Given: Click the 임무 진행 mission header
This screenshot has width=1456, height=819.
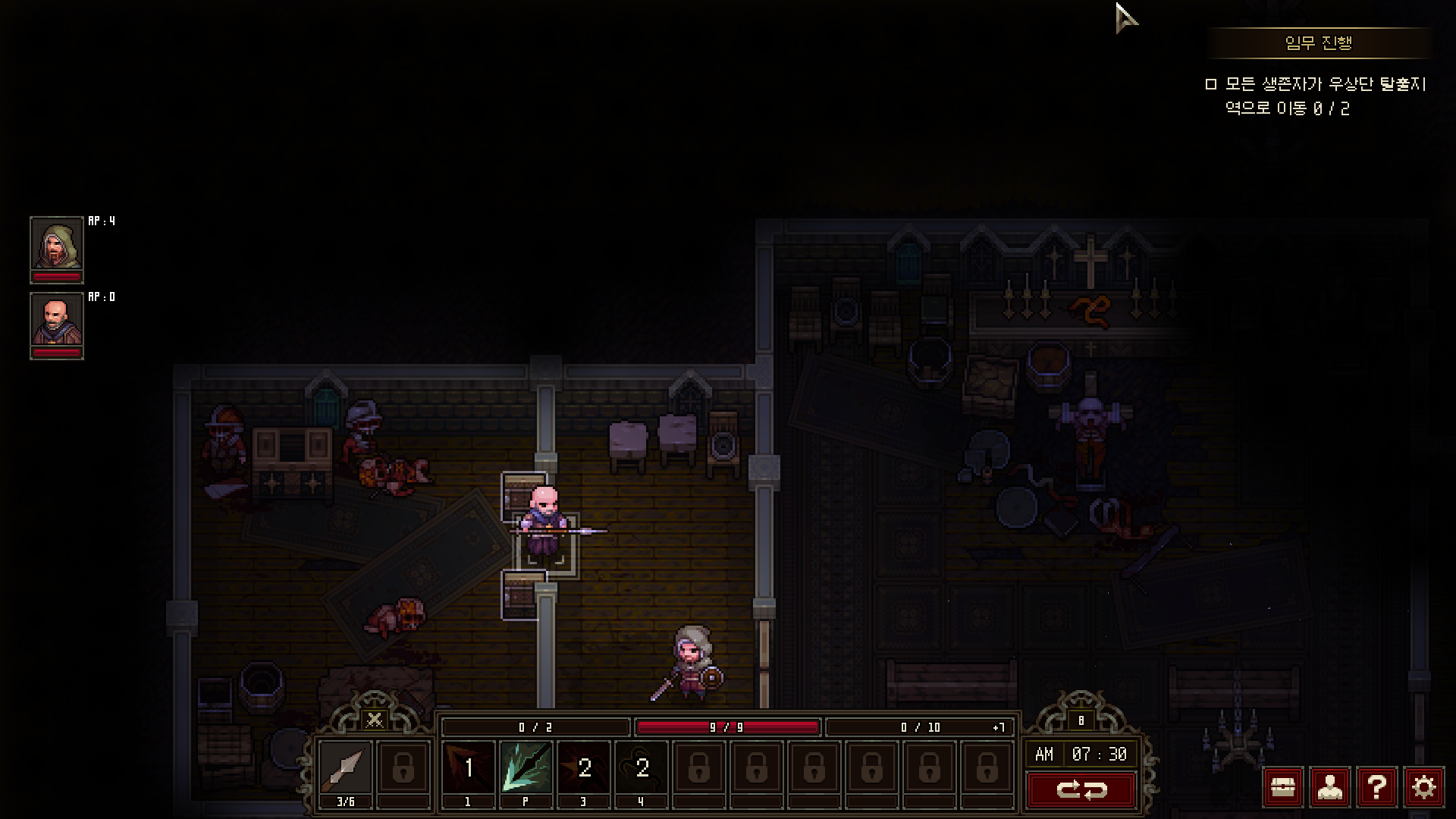Looking at the screenshot, I should pyautogui.click(x=1319, y=43).
